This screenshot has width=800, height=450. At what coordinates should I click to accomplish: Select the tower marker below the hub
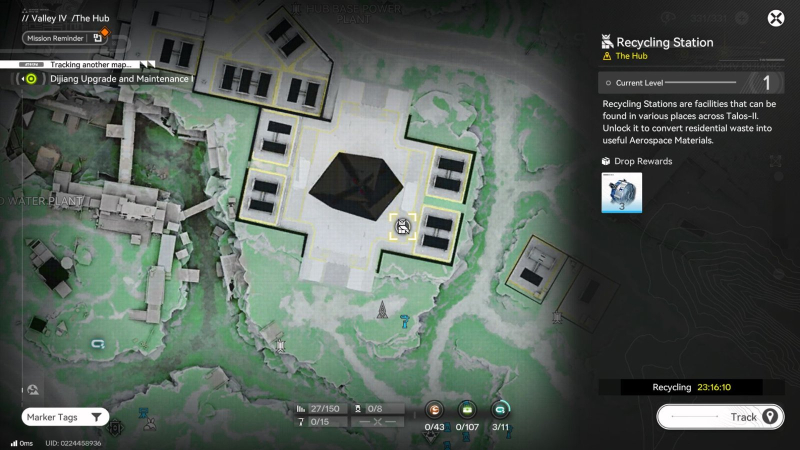coord(381,312)
